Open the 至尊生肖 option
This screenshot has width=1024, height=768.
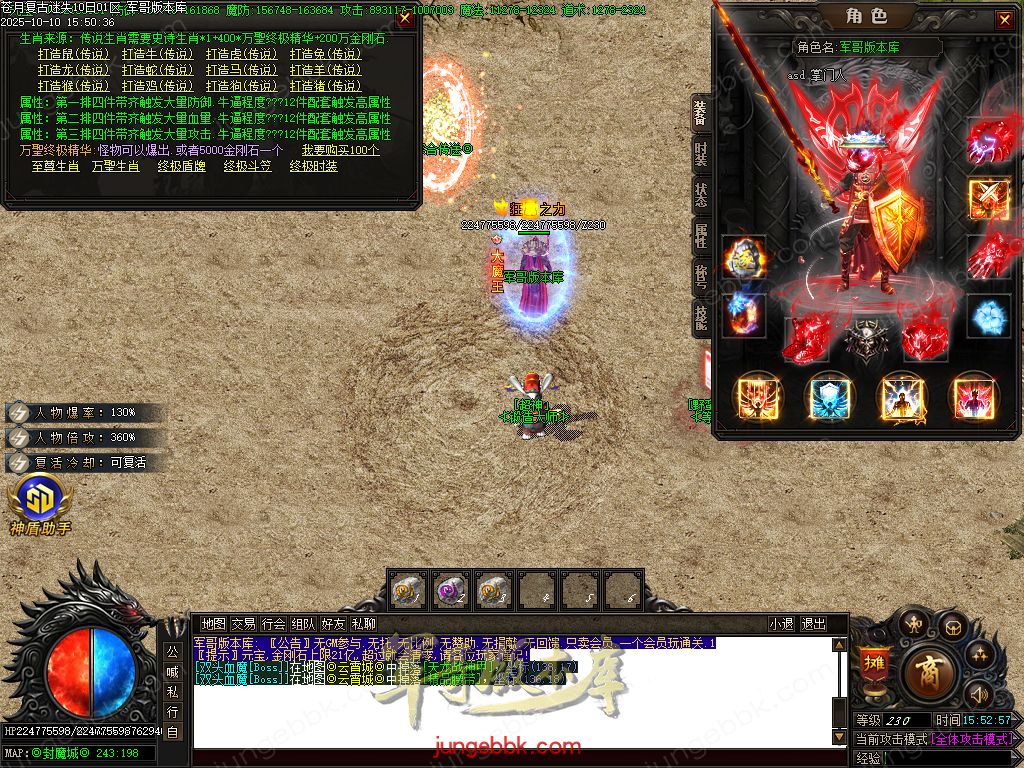tap(55, 166)
